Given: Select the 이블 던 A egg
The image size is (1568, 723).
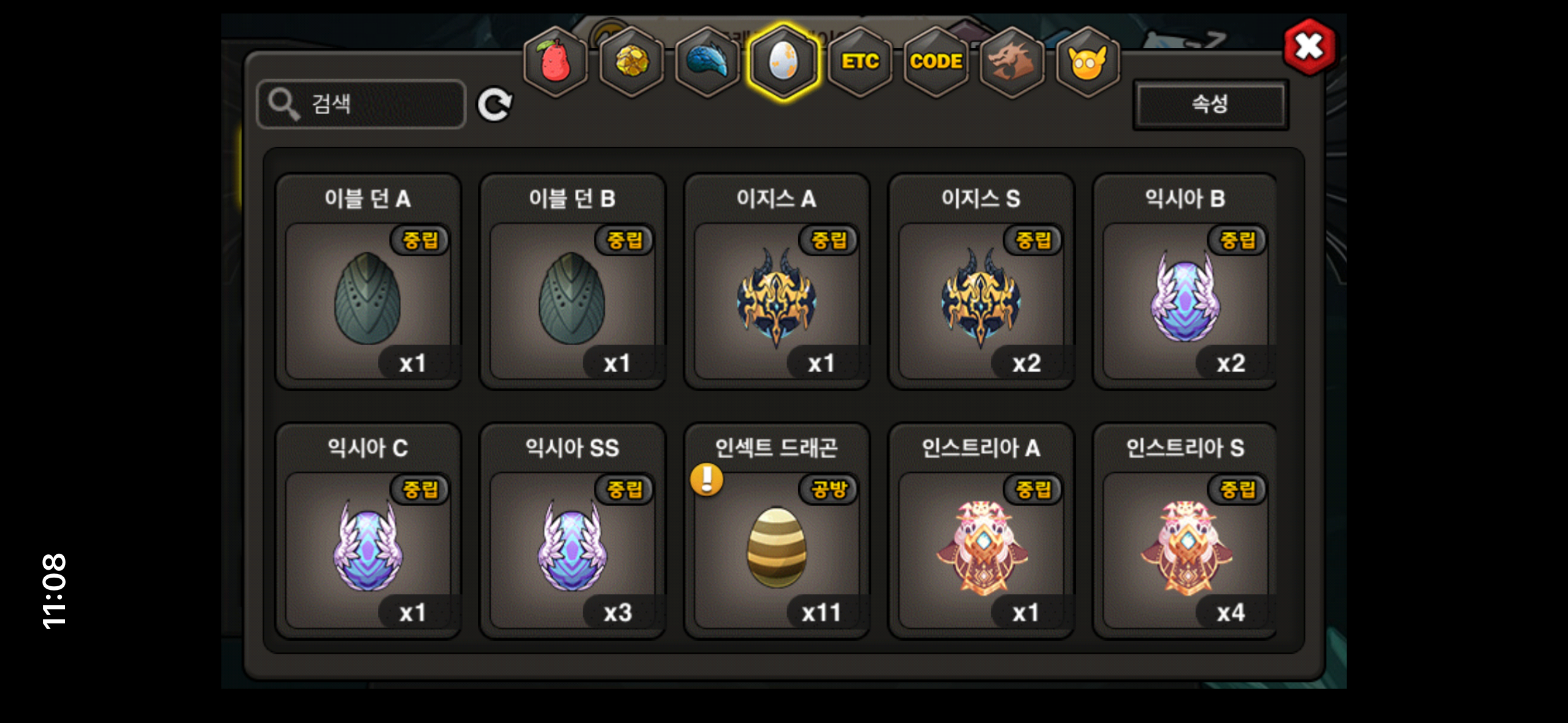Looking at the screenshot, I should point(368,300).
